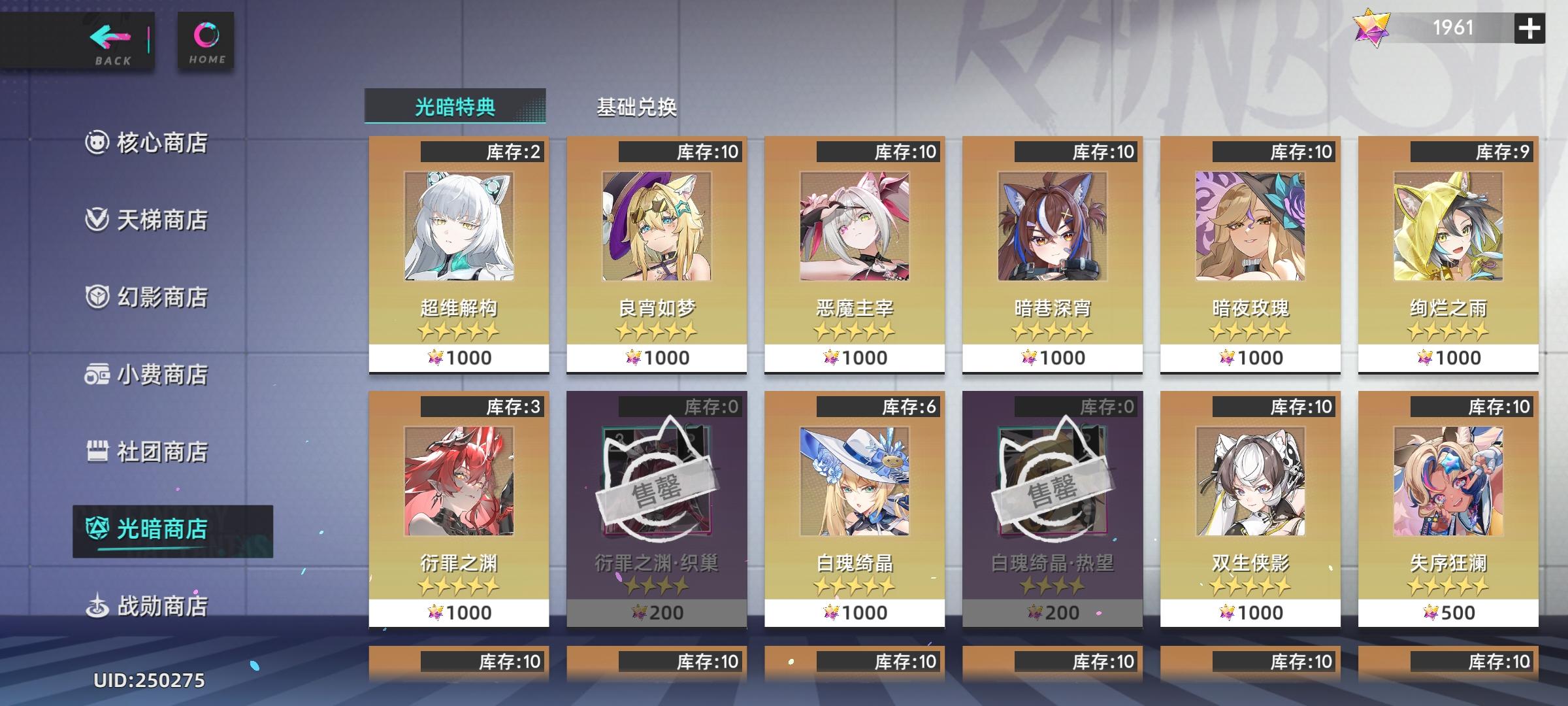This screenshot has height=706, width=1568.
Task: Purchase the 超维解构 item card
Action: (459, 255)
